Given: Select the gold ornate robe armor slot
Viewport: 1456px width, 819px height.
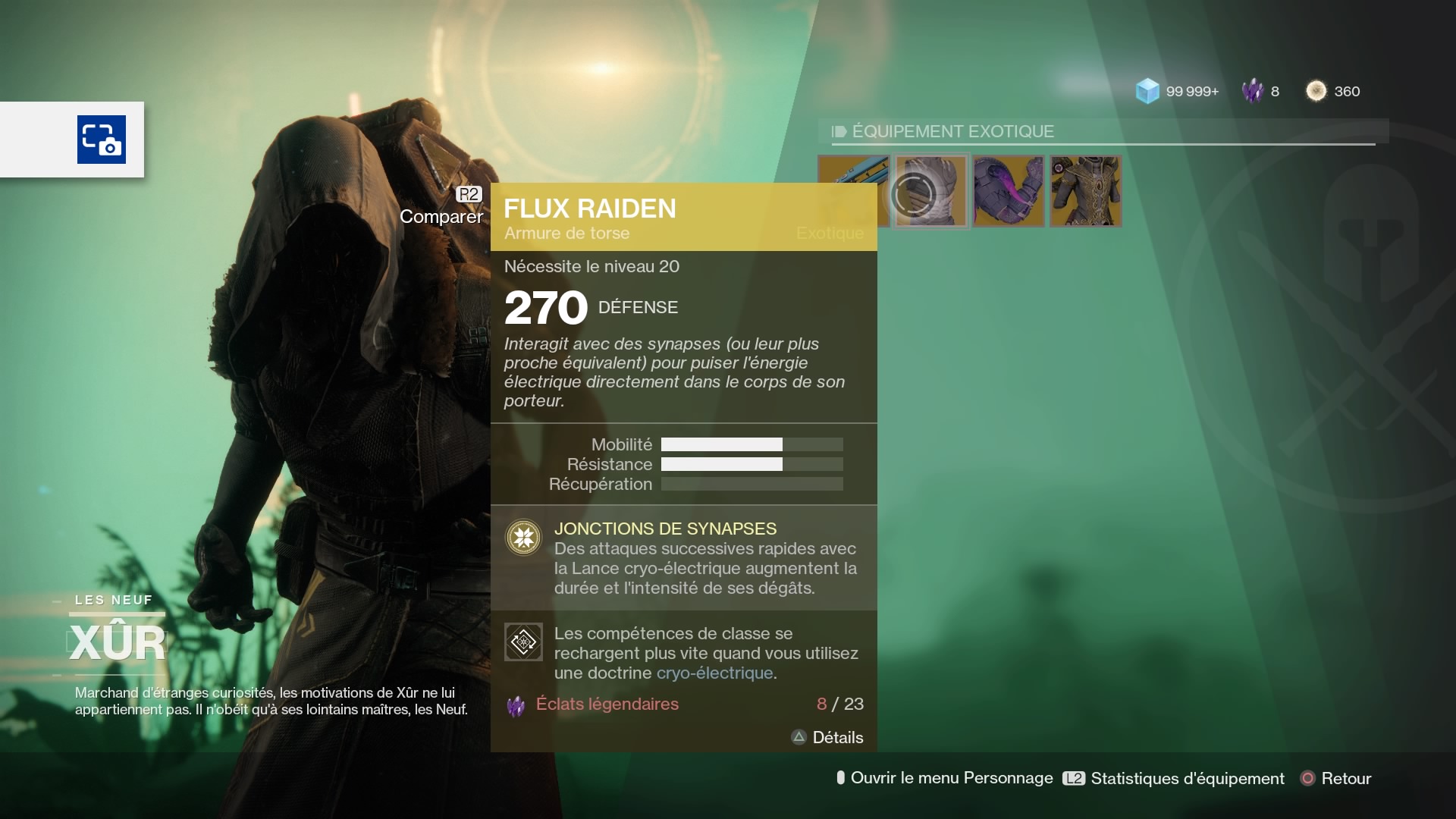Looking at the screenshot, I should click(x=1085, y=191).
